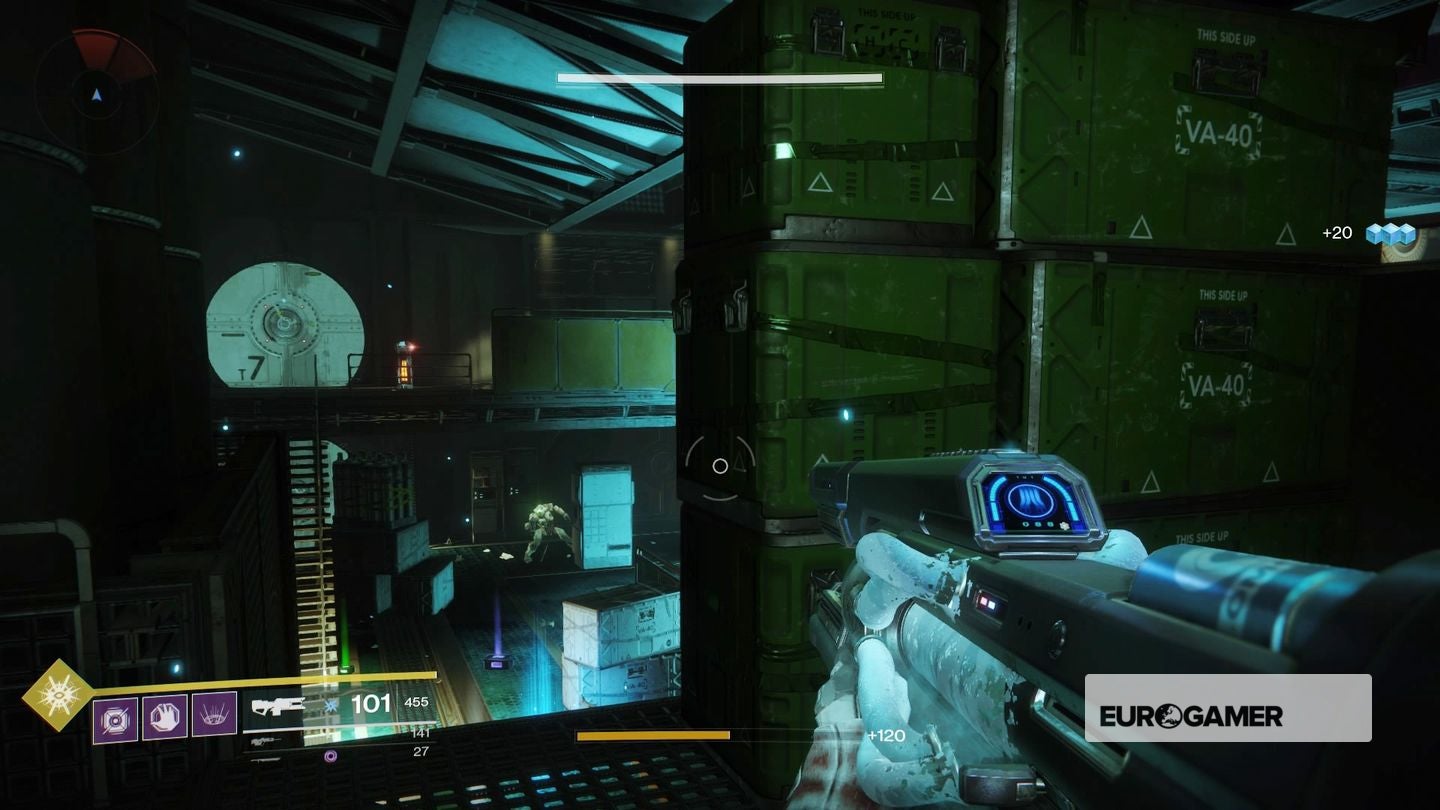
Task: Select the equipped auto rifle weapon icon
Action: (280, 705)
